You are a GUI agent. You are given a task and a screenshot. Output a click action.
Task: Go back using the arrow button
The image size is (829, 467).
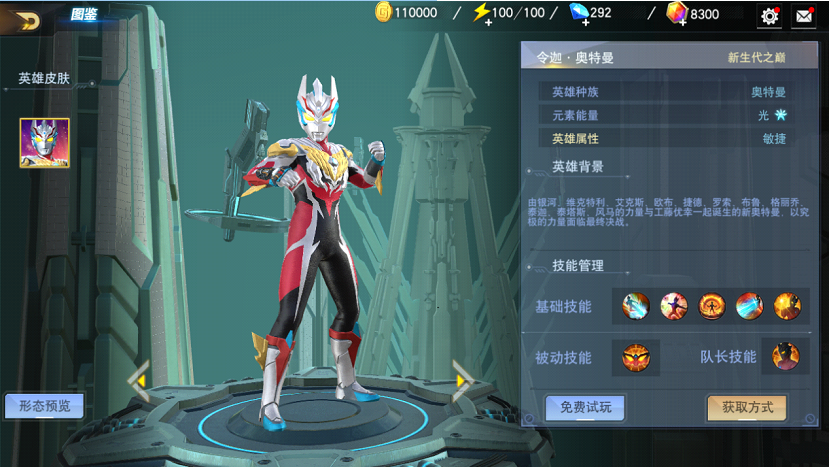(x=28, y=20)
